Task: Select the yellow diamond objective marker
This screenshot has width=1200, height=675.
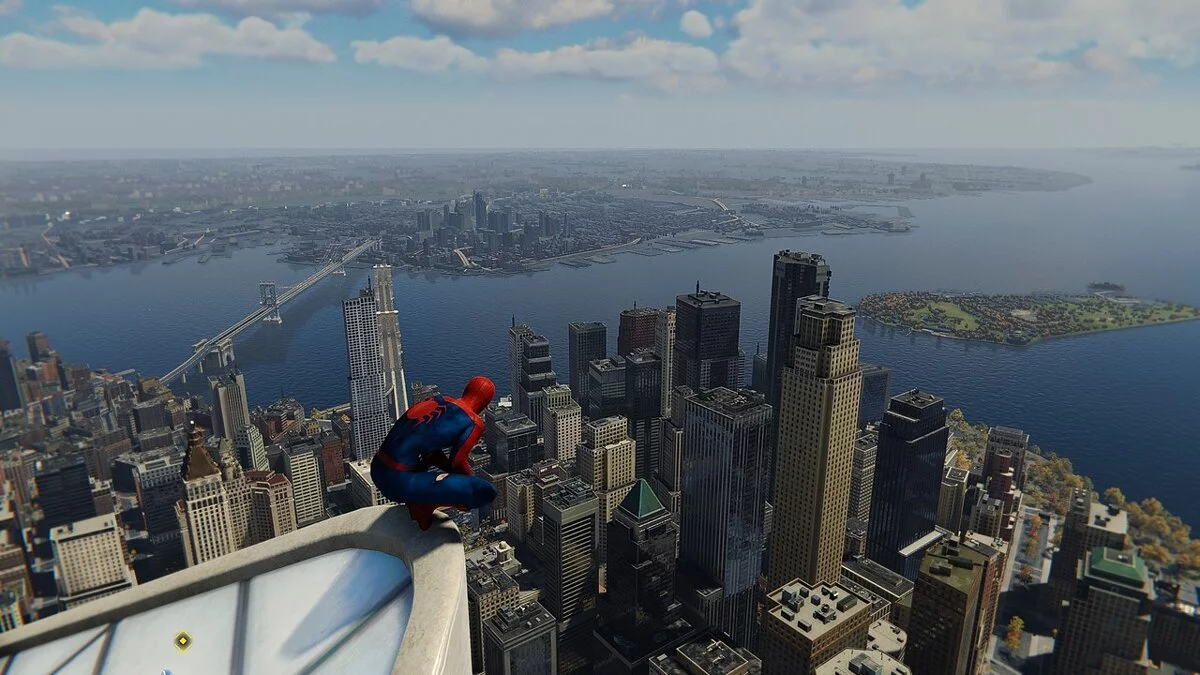Action: [182, 641]
